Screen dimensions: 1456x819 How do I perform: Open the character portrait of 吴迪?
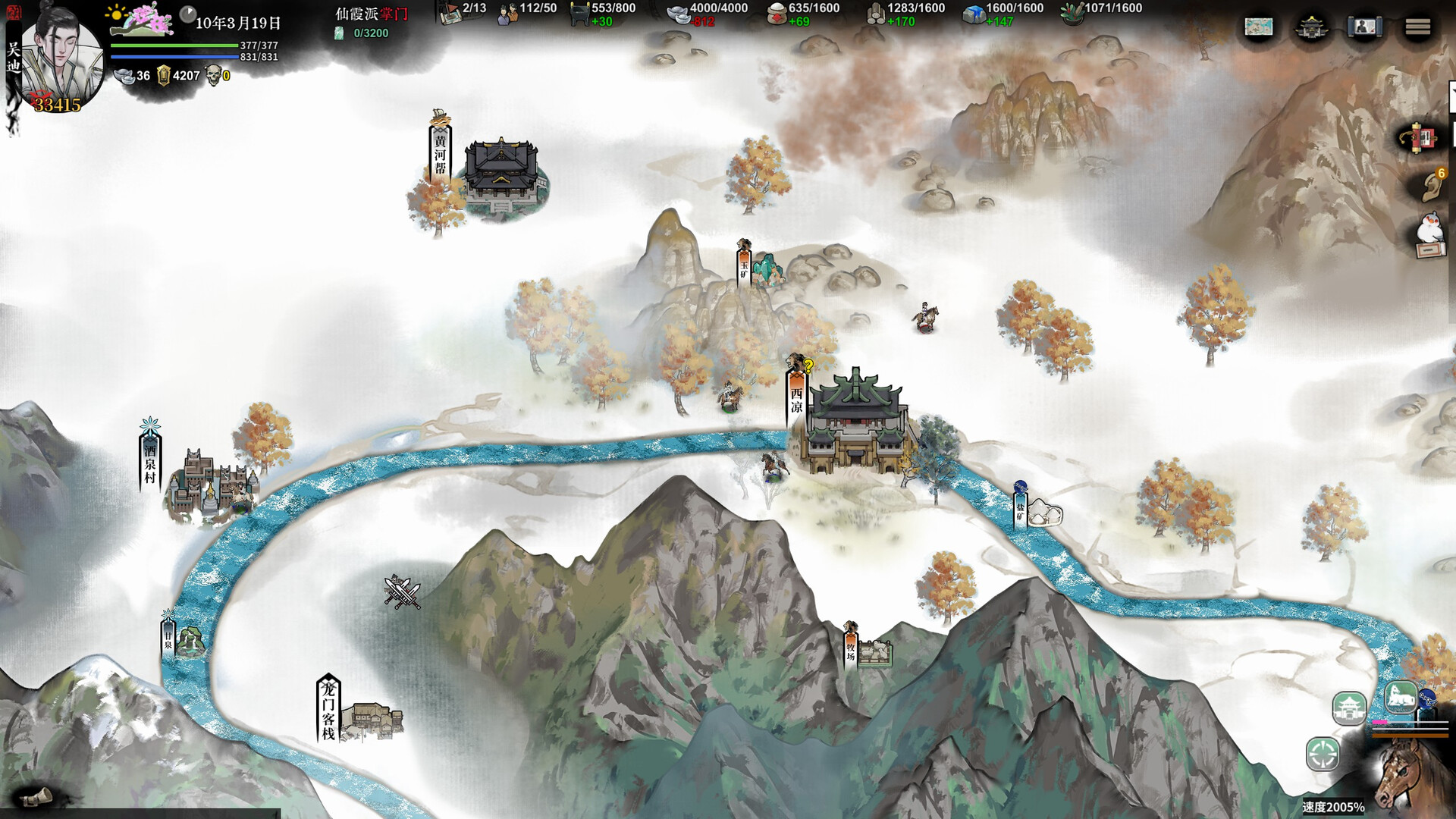(x=62, y=59)
